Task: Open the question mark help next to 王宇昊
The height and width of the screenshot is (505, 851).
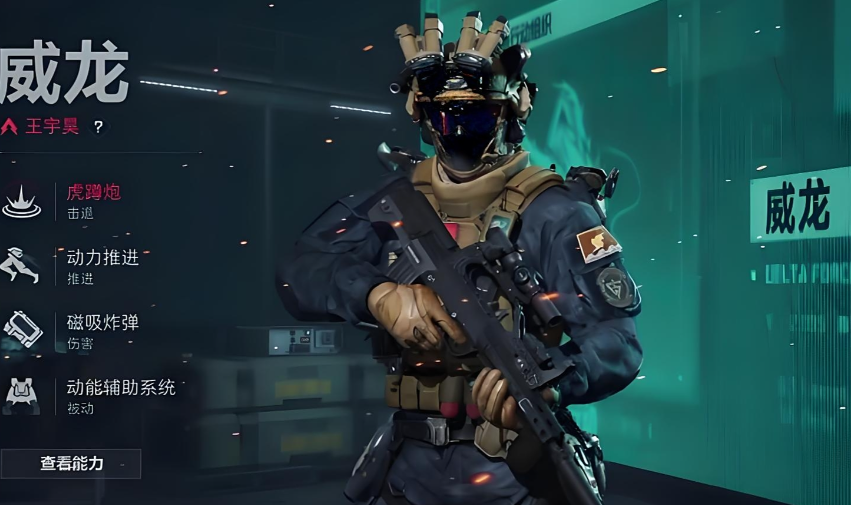Action: [98, 127]
